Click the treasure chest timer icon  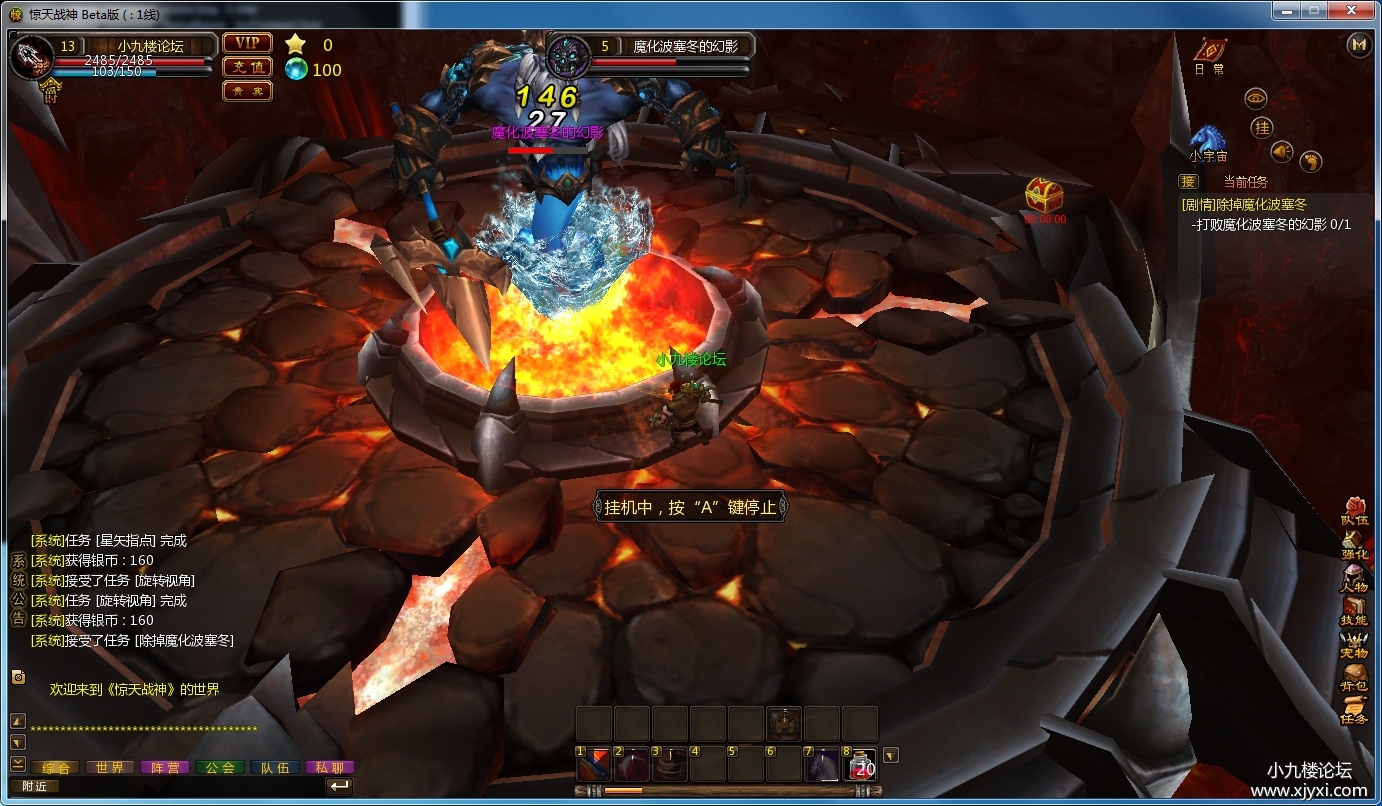(1047, 193)
